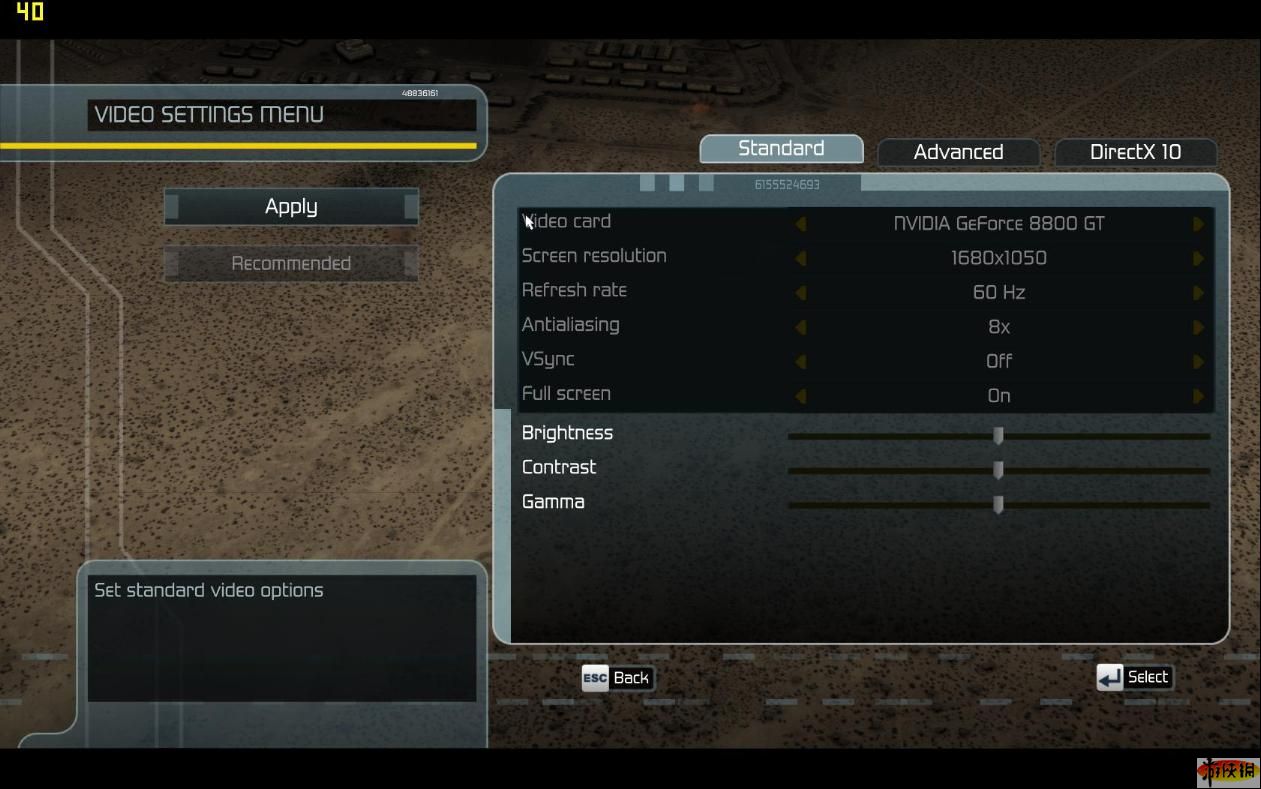Apply the video settings
Screen dimensions: 1261x789
click(291, 207)
